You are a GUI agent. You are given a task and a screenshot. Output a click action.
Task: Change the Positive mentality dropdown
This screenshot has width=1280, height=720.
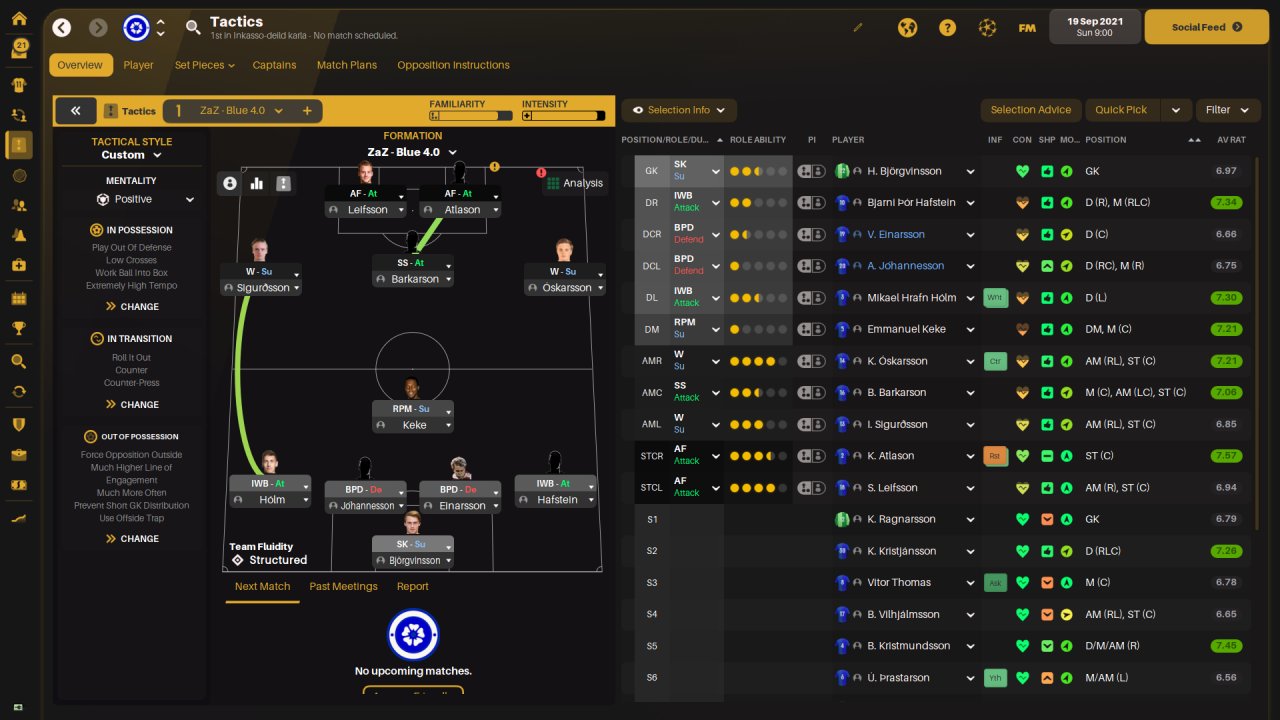point(145,199)
